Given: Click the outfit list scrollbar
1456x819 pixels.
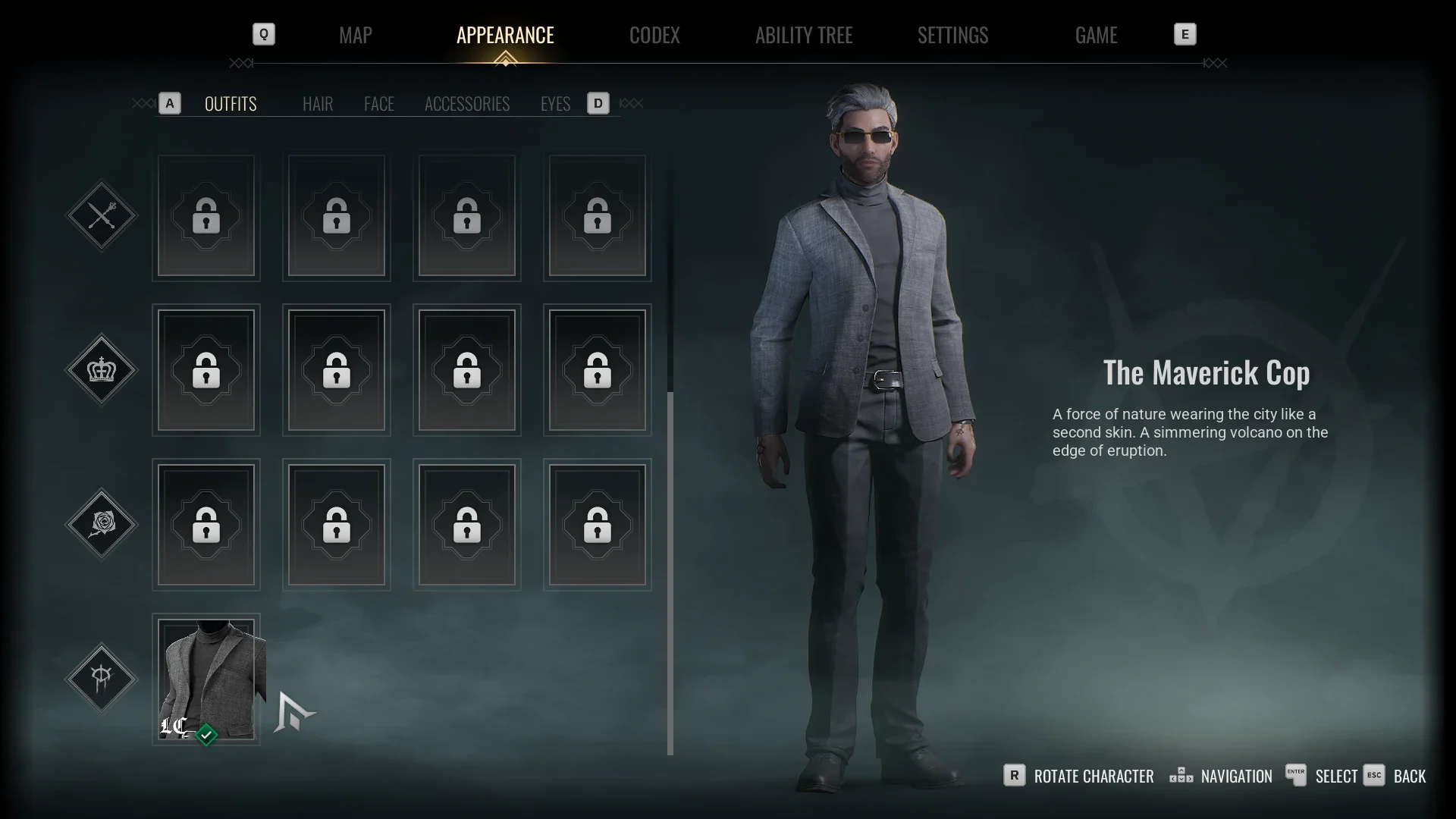Looking at the screenshot, I should coord(670,573).
